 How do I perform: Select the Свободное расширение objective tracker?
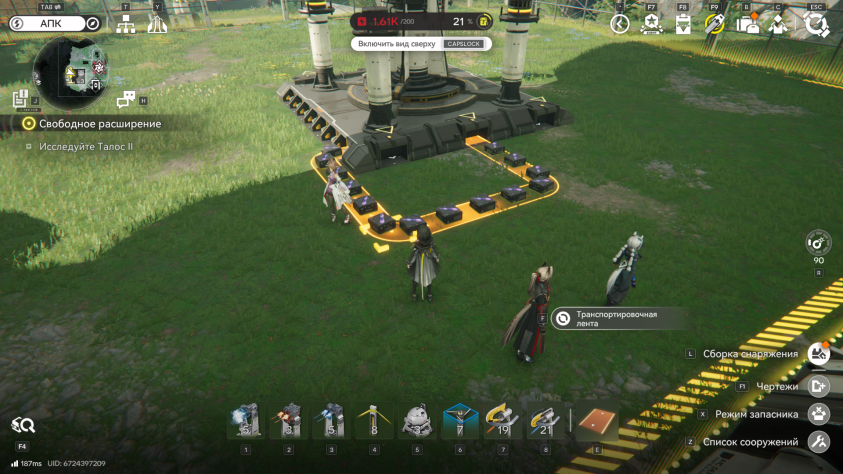(x=93, y=123)
